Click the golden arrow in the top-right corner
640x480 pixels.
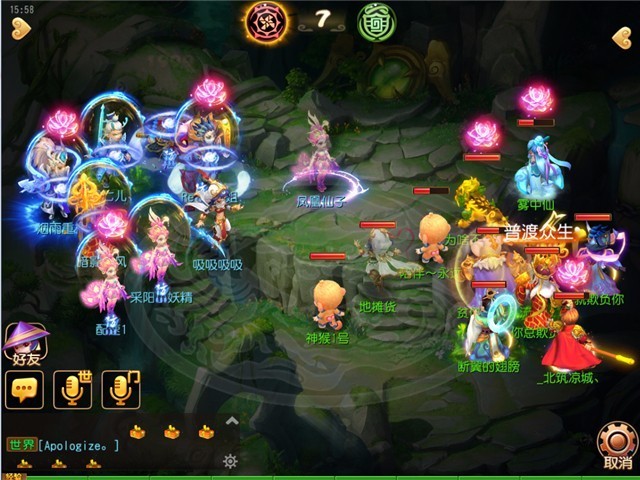pos(621,38)
